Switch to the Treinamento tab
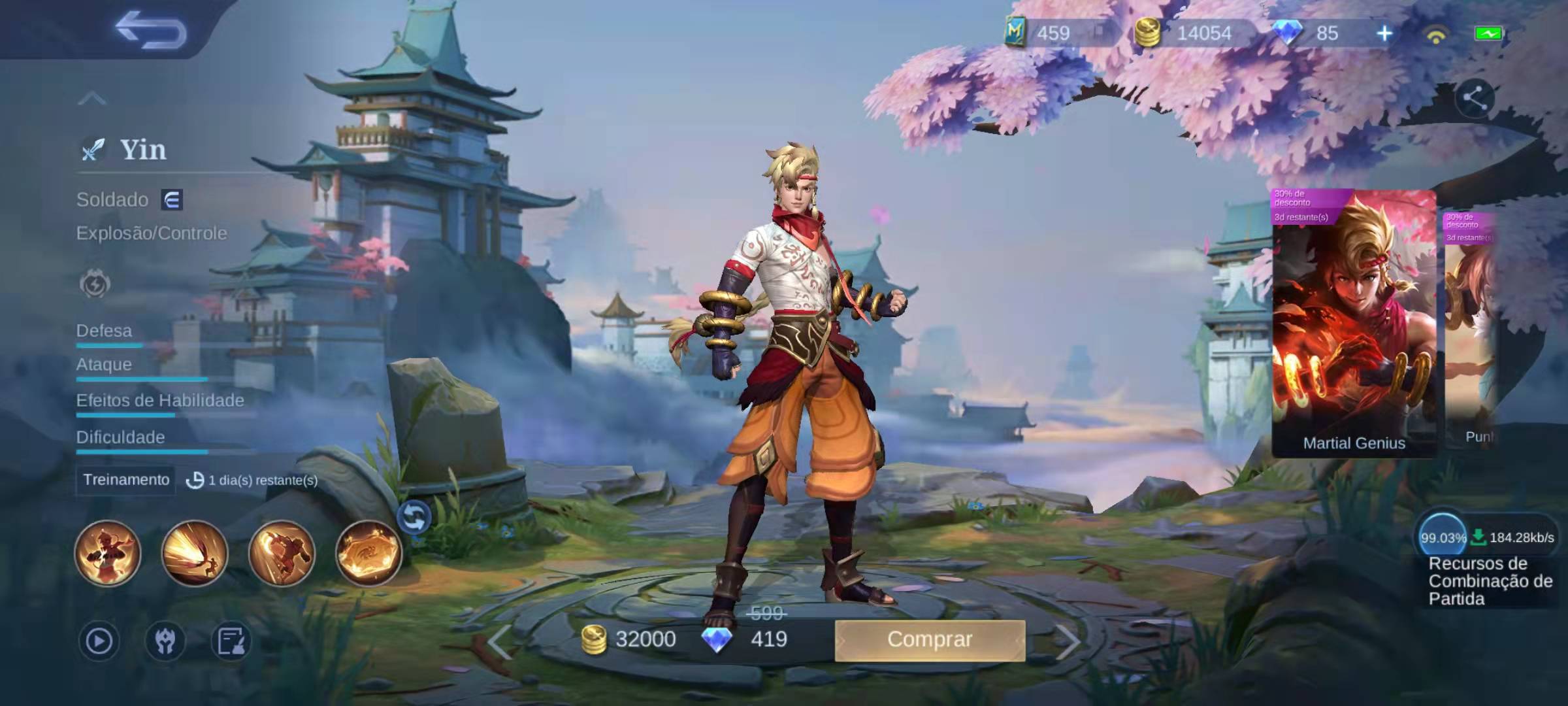Viewport: 1568px width, 706px height. (125, 480)
